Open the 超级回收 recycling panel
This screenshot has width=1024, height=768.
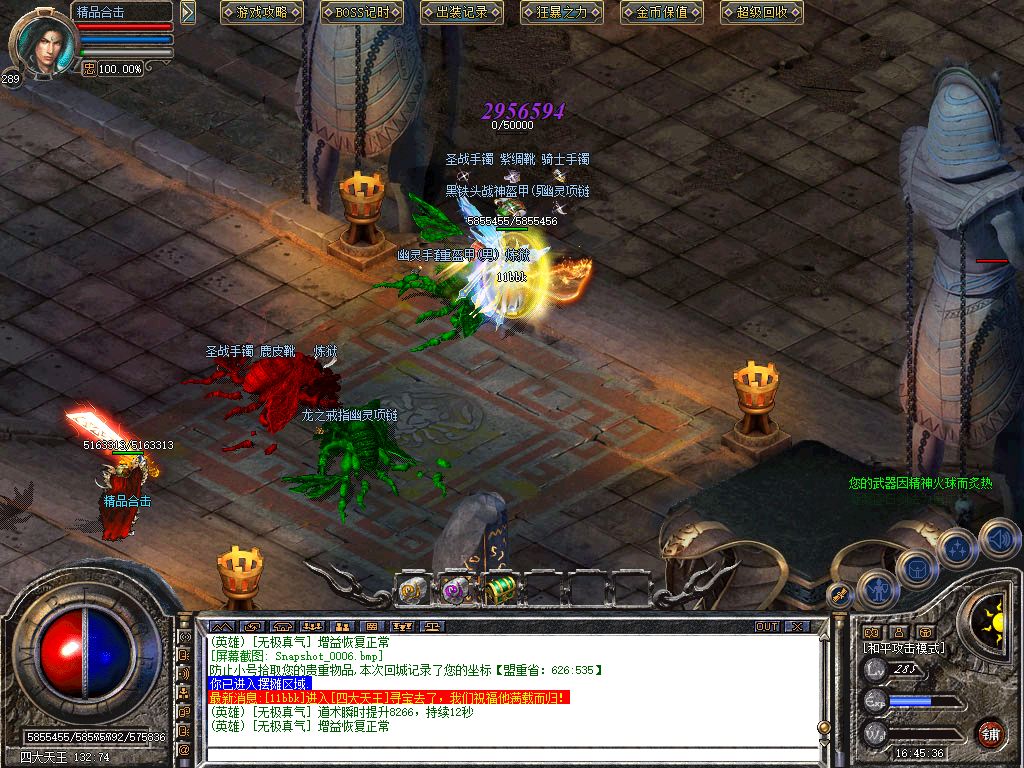(x=762, y=13)
